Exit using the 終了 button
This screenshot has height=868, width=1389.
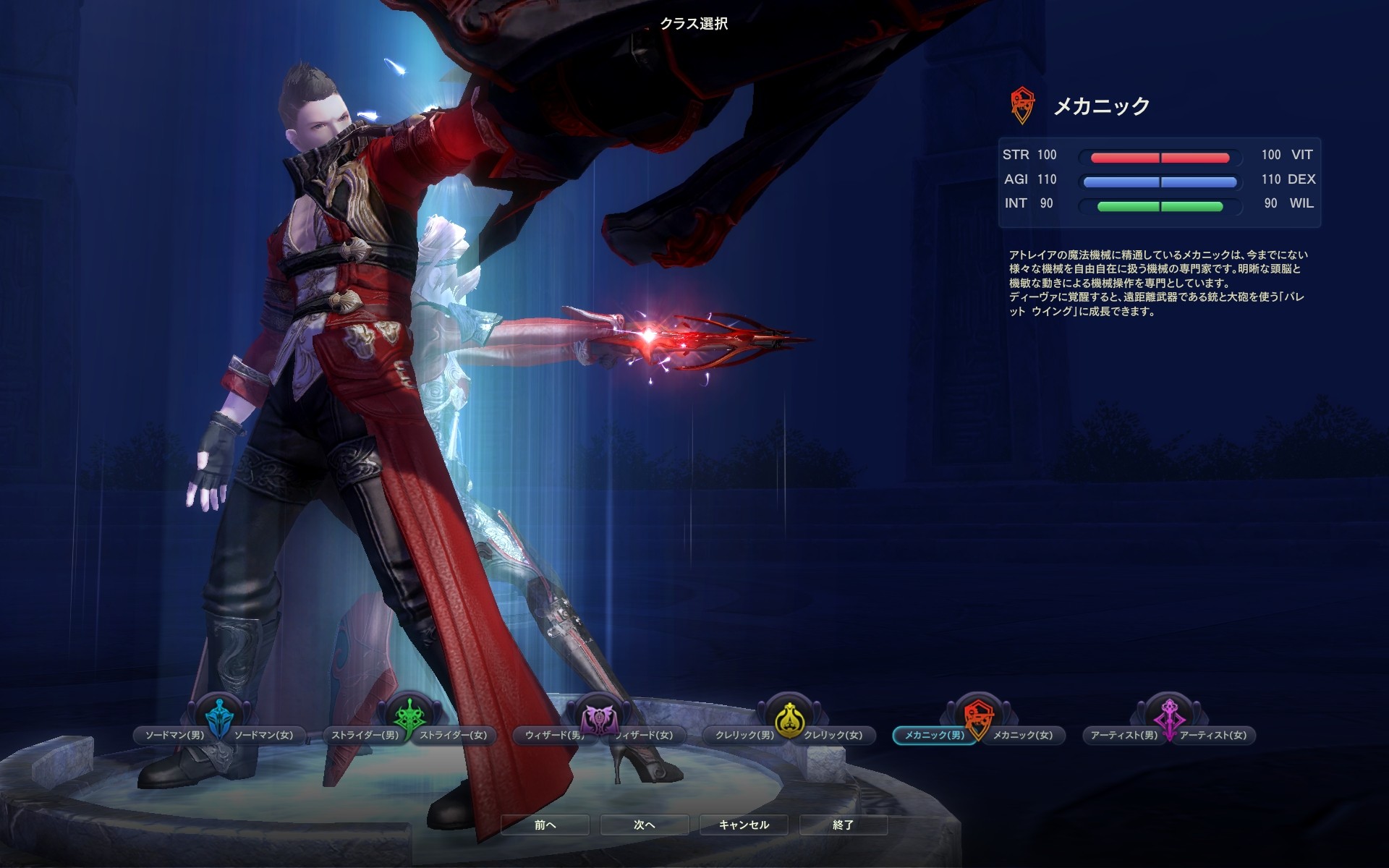(x=844, y=825)
